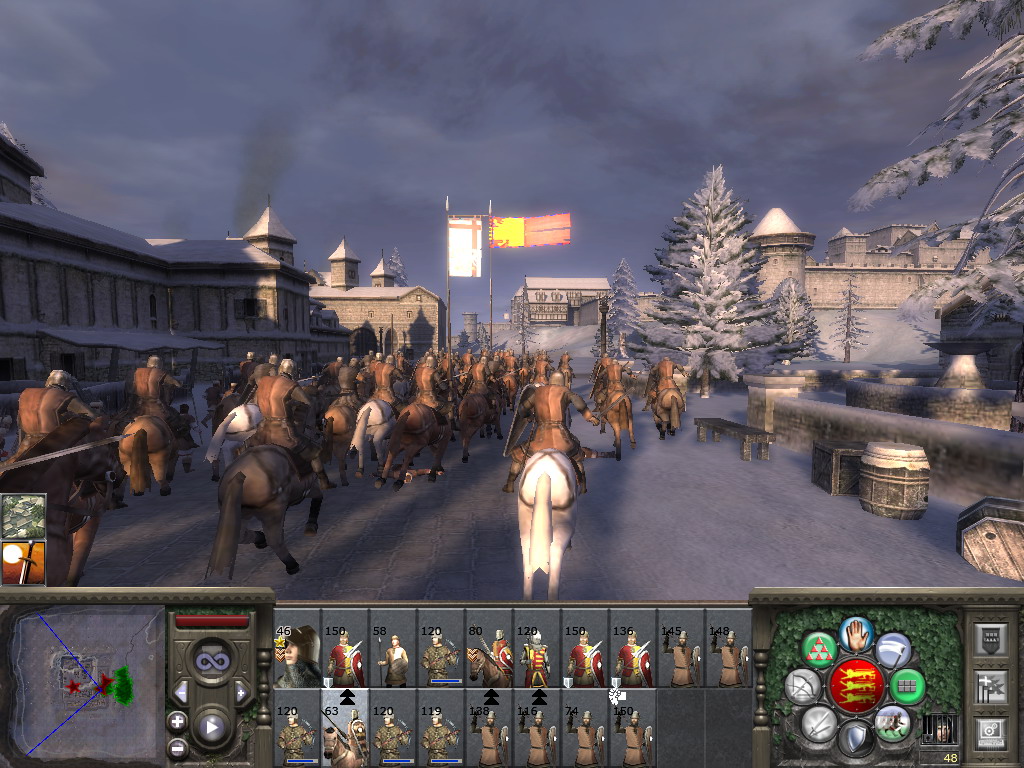Activate the raised hand halt button
This screenshot has height=768, width=1024.
(x=857, y=633)
